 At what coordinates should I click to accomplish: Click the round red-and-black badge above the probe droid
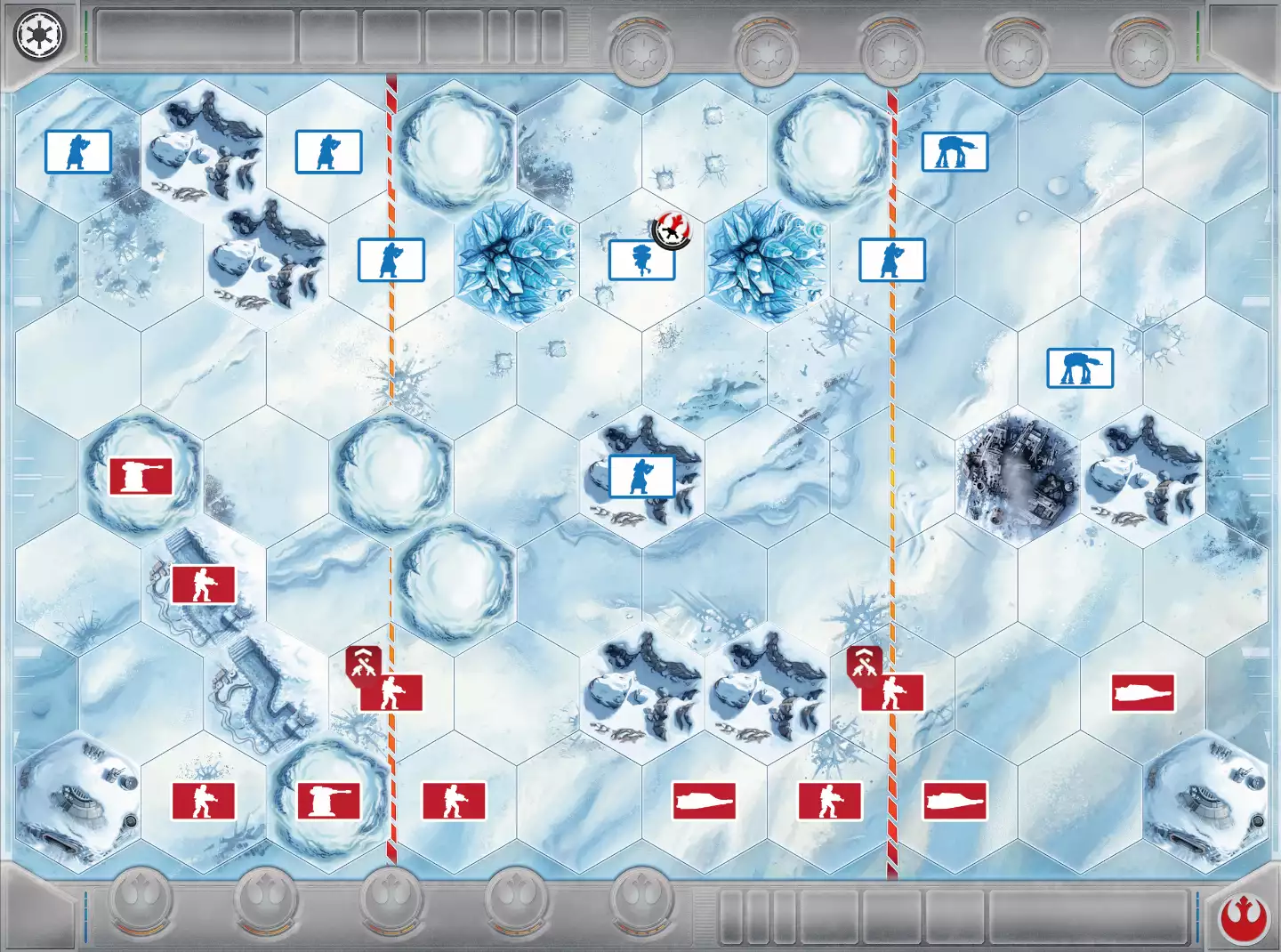672,231
